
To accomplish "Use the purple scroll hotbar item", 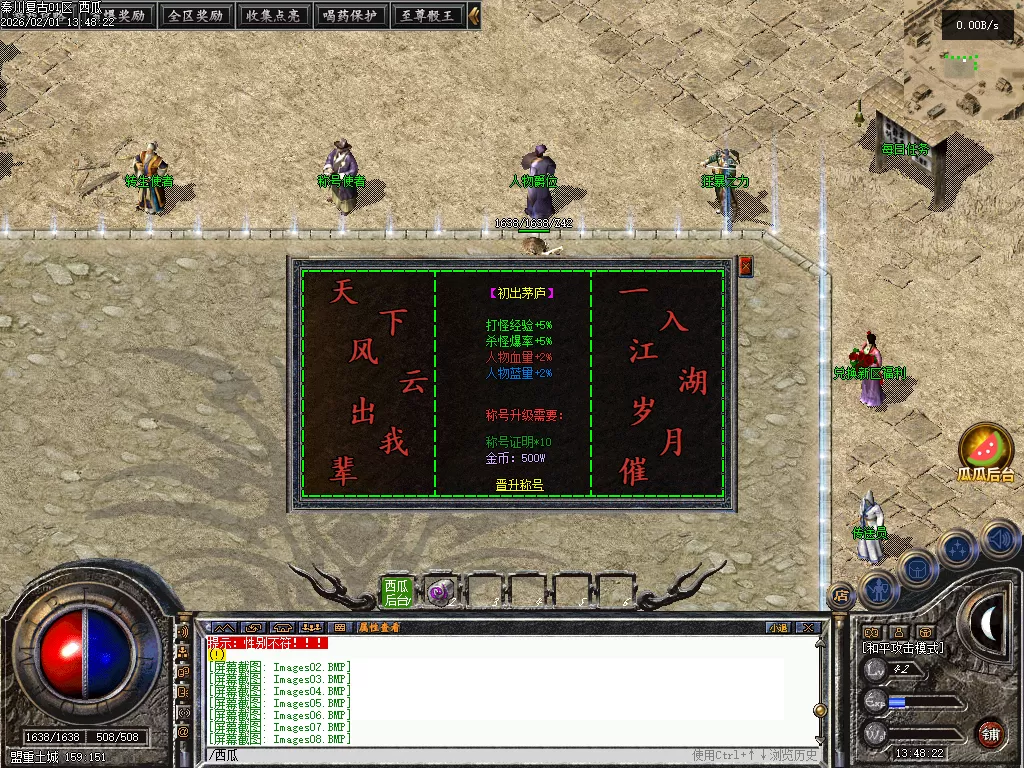I will tap(439, 592).
